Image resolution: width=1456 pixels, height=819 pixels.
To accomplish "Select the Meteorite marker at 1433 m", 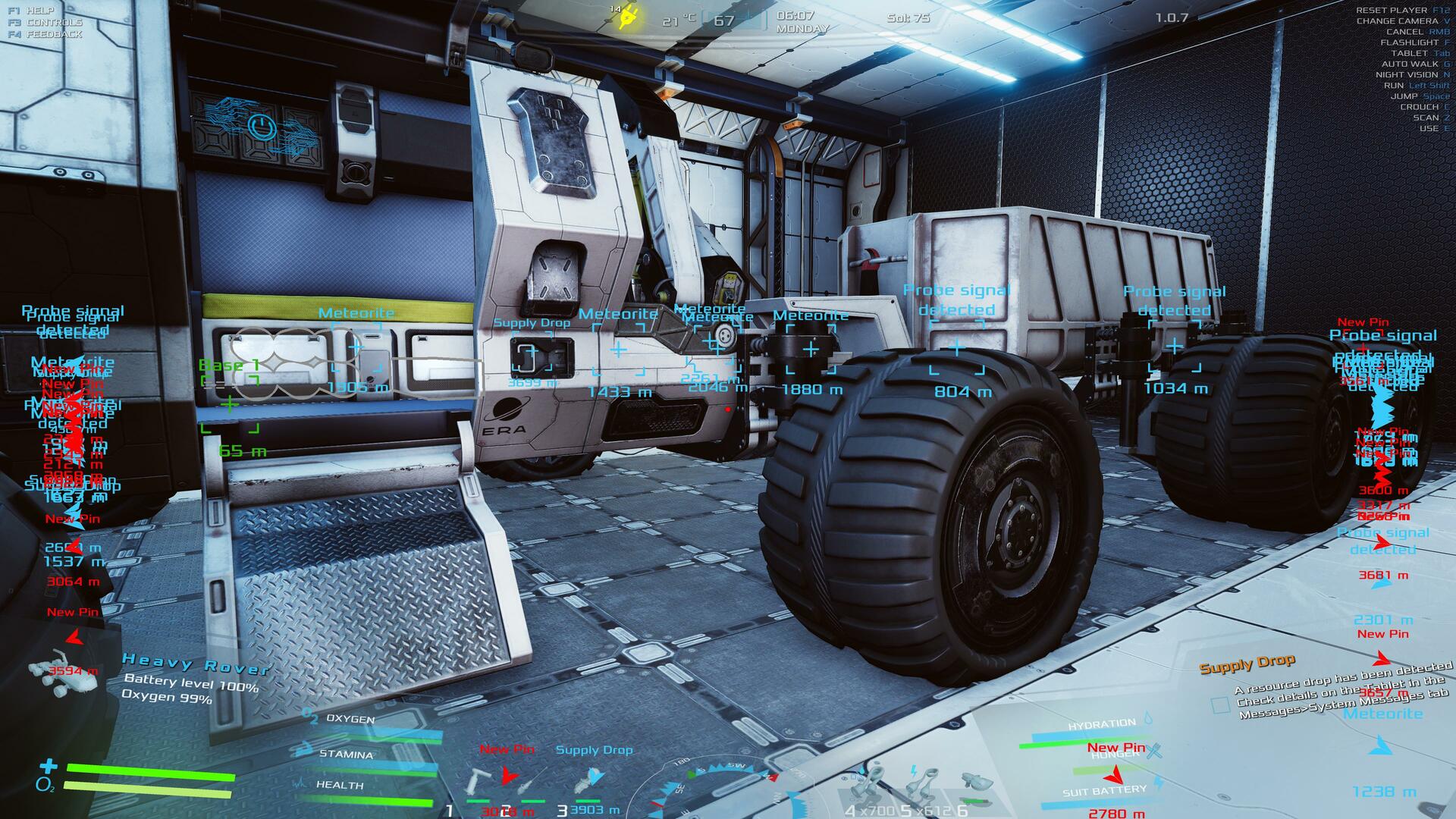I will (x=619, y=350).
